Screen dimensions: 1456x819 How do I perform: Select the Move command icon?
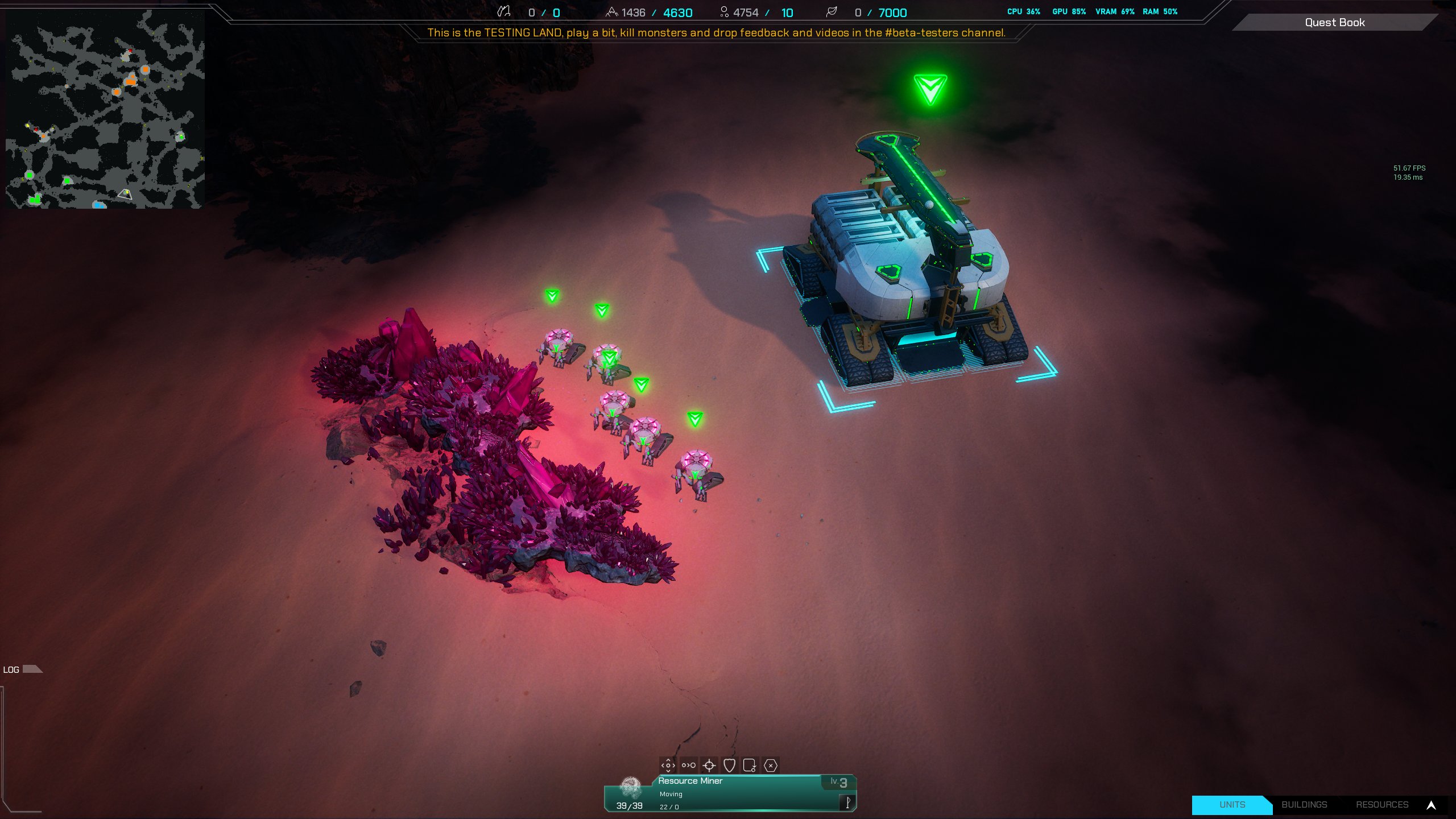pyautogui.click(x=668, y=766)
